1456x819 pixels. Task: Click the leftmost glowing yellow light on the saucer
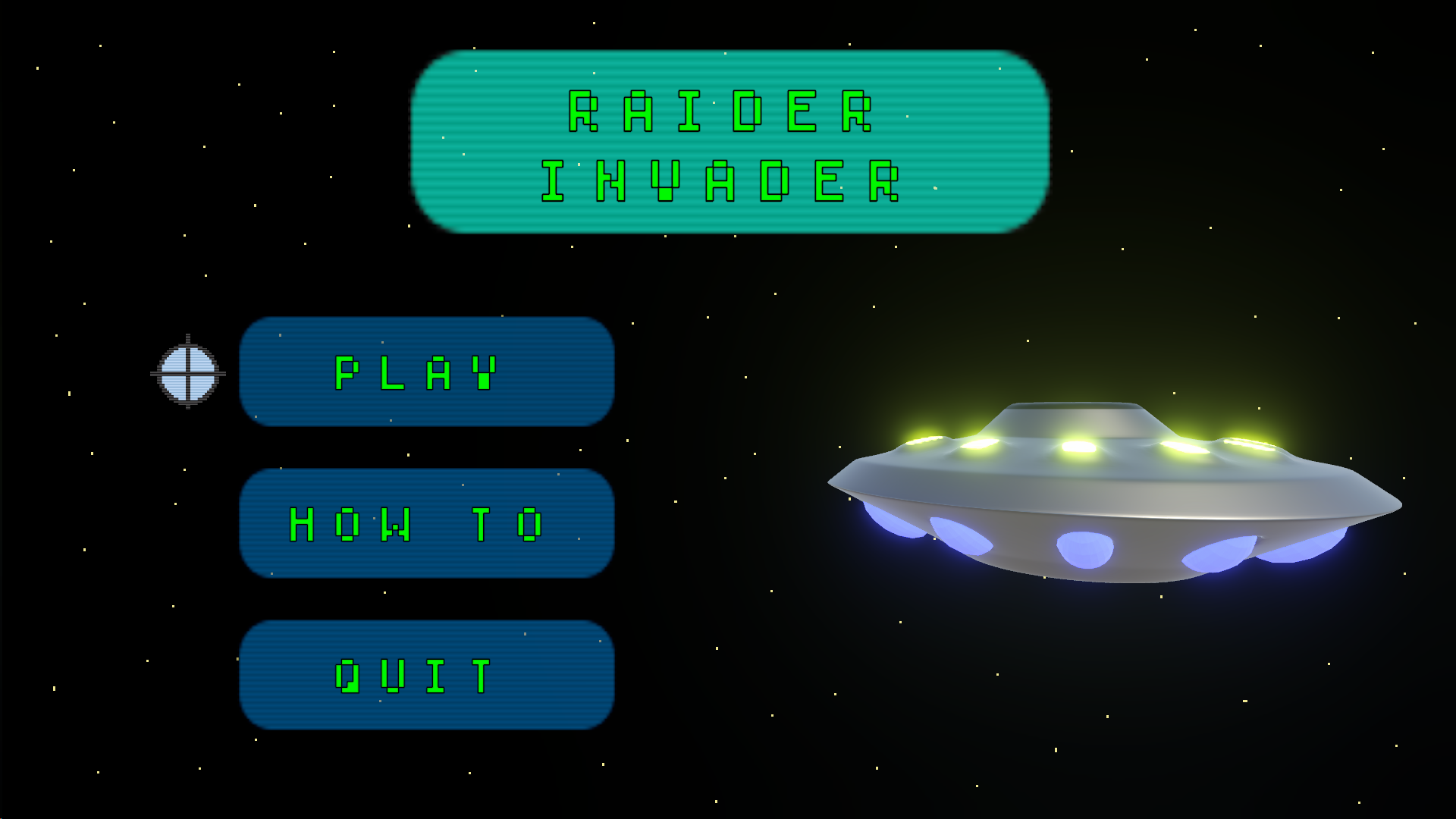click(x=921, y=444)
